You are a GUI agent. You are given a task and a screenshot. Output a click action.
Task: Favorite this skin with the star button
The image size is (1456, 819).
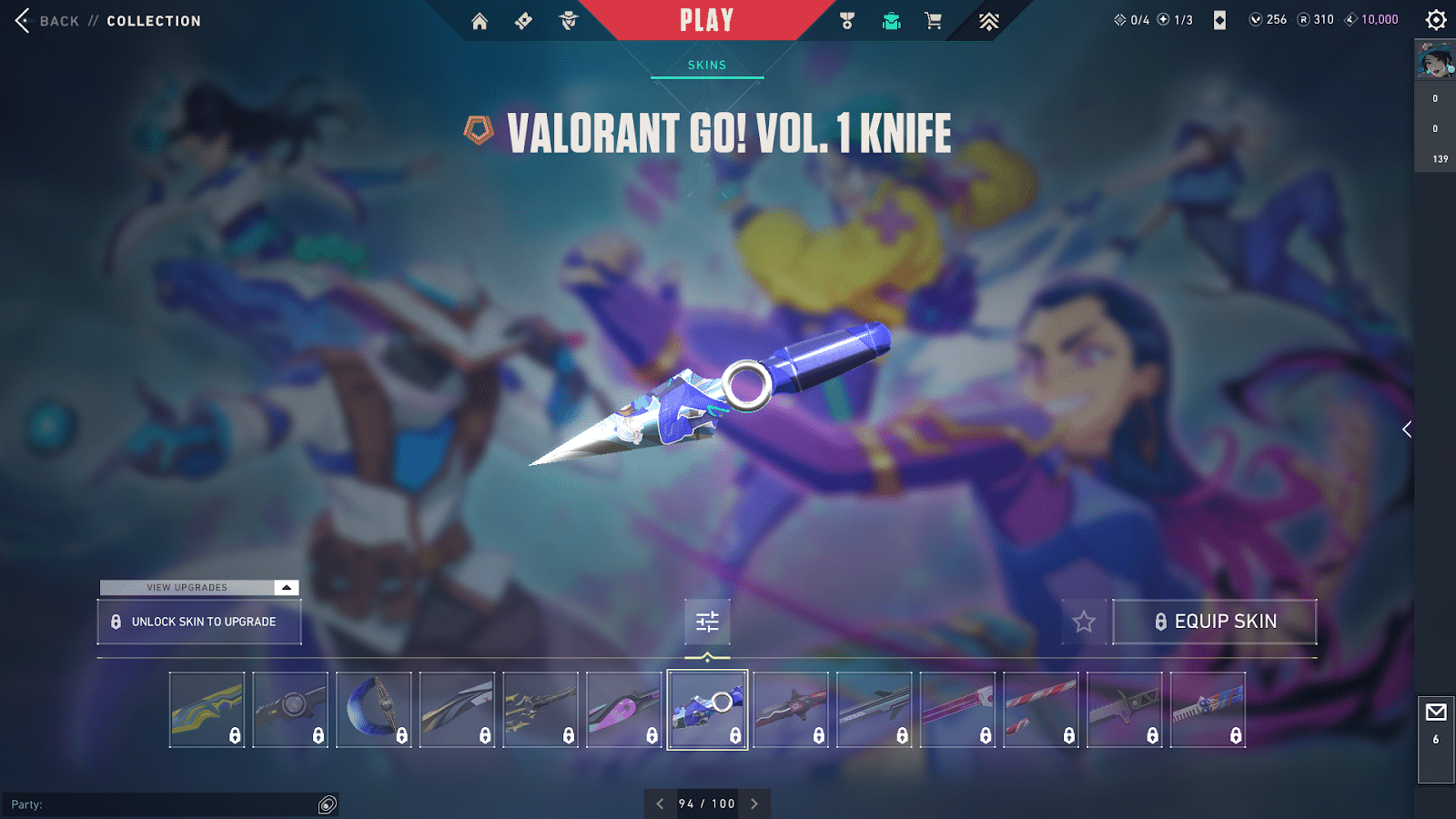point(1084,622)
